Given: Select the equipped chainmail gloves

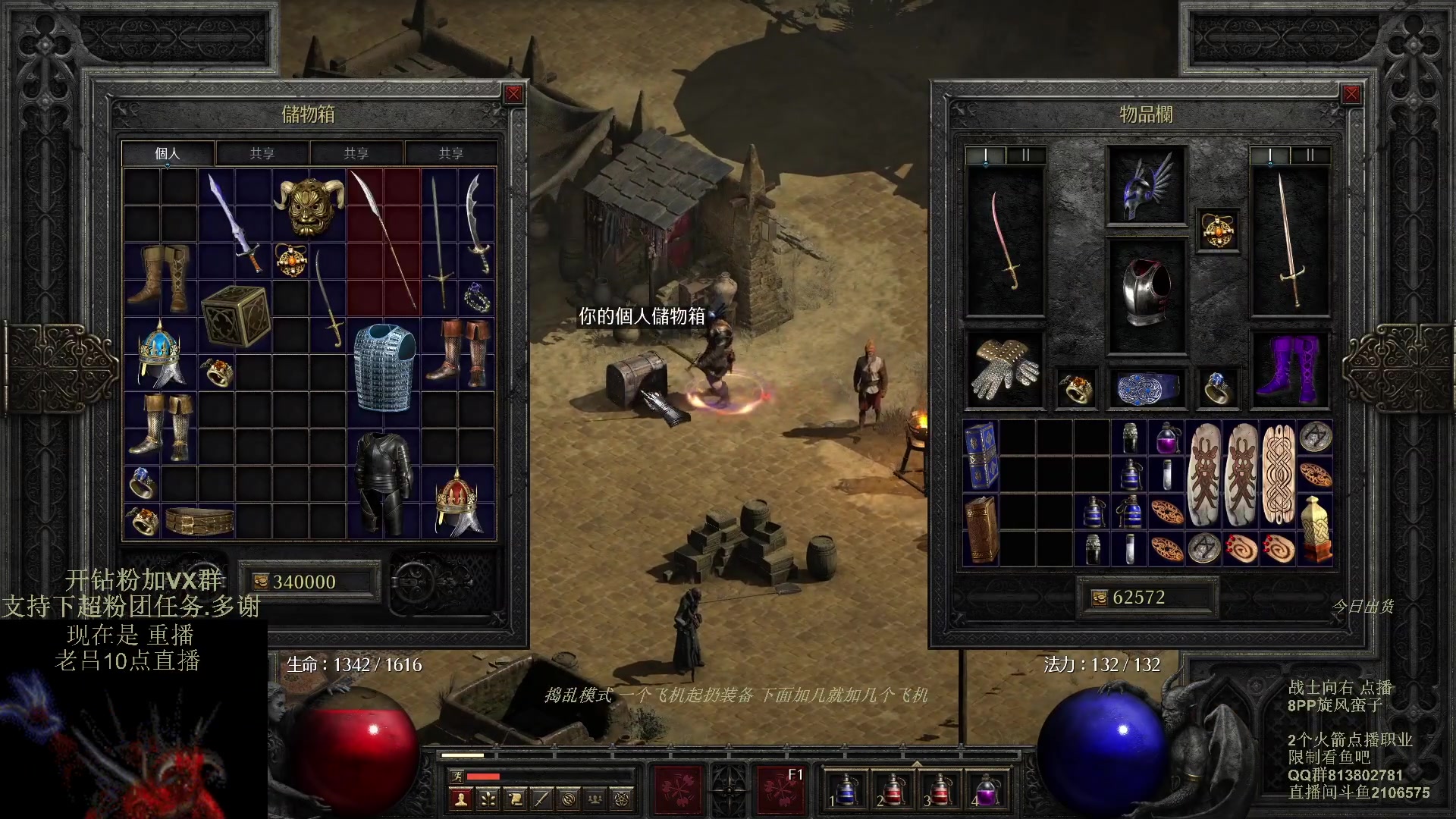Looking at the screenshot, I should pos(1005,370).
